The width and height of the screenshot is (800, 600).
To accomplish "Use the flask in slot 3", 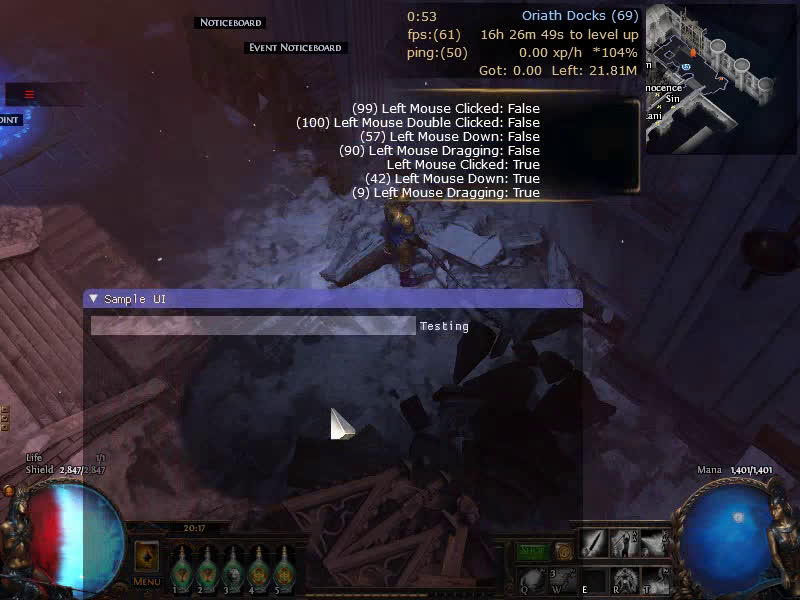I will point(233,570).
